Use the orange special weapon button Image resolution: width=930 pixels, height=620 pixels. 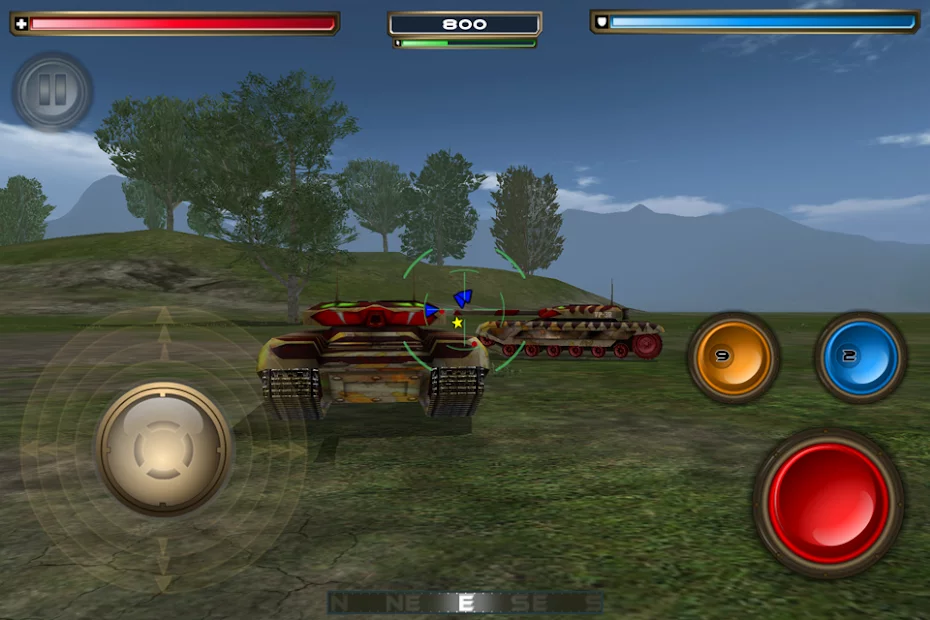pos(733,357)
